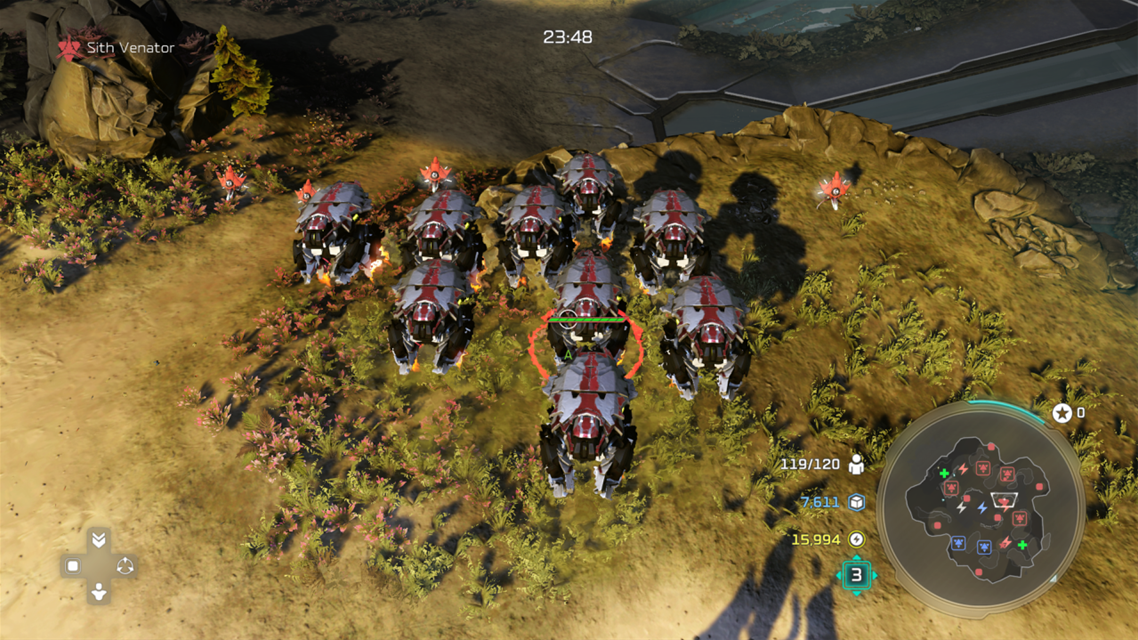The image size is (1138, 640).
Task: Open the leader points star icon
Action: point(1062,412)
